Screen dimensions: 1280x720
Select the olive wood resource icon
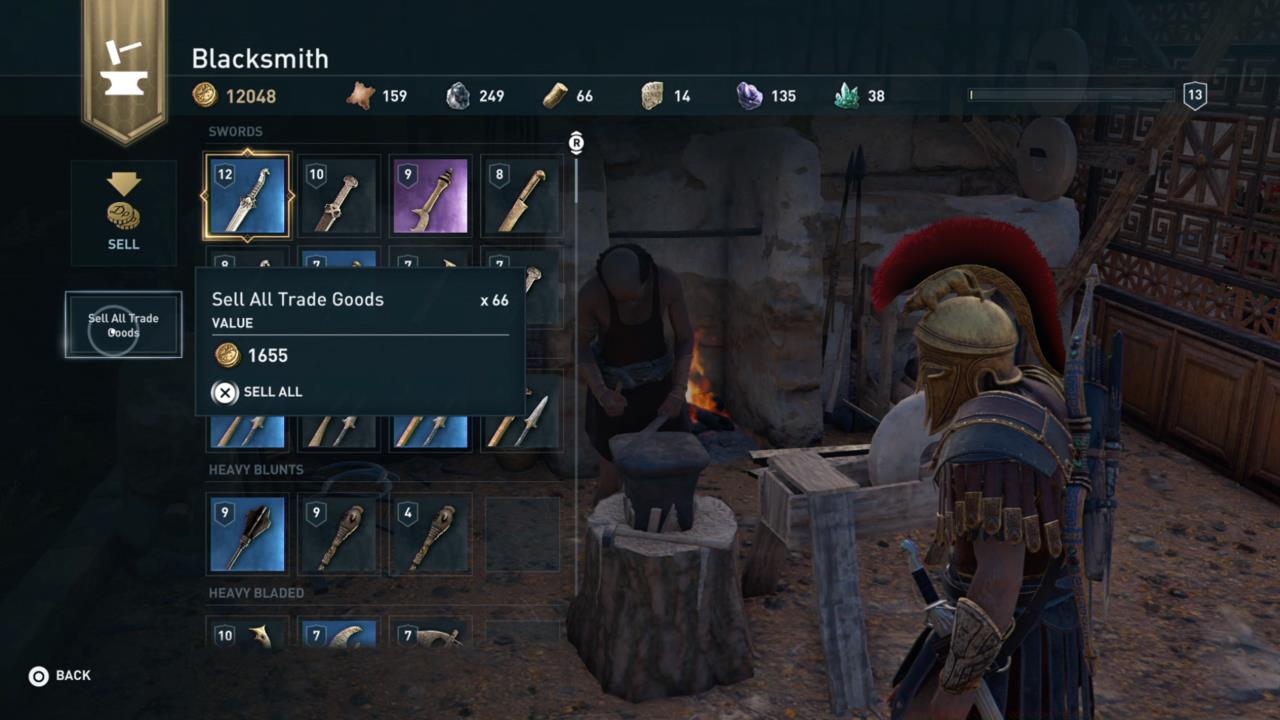coord(555,95)
